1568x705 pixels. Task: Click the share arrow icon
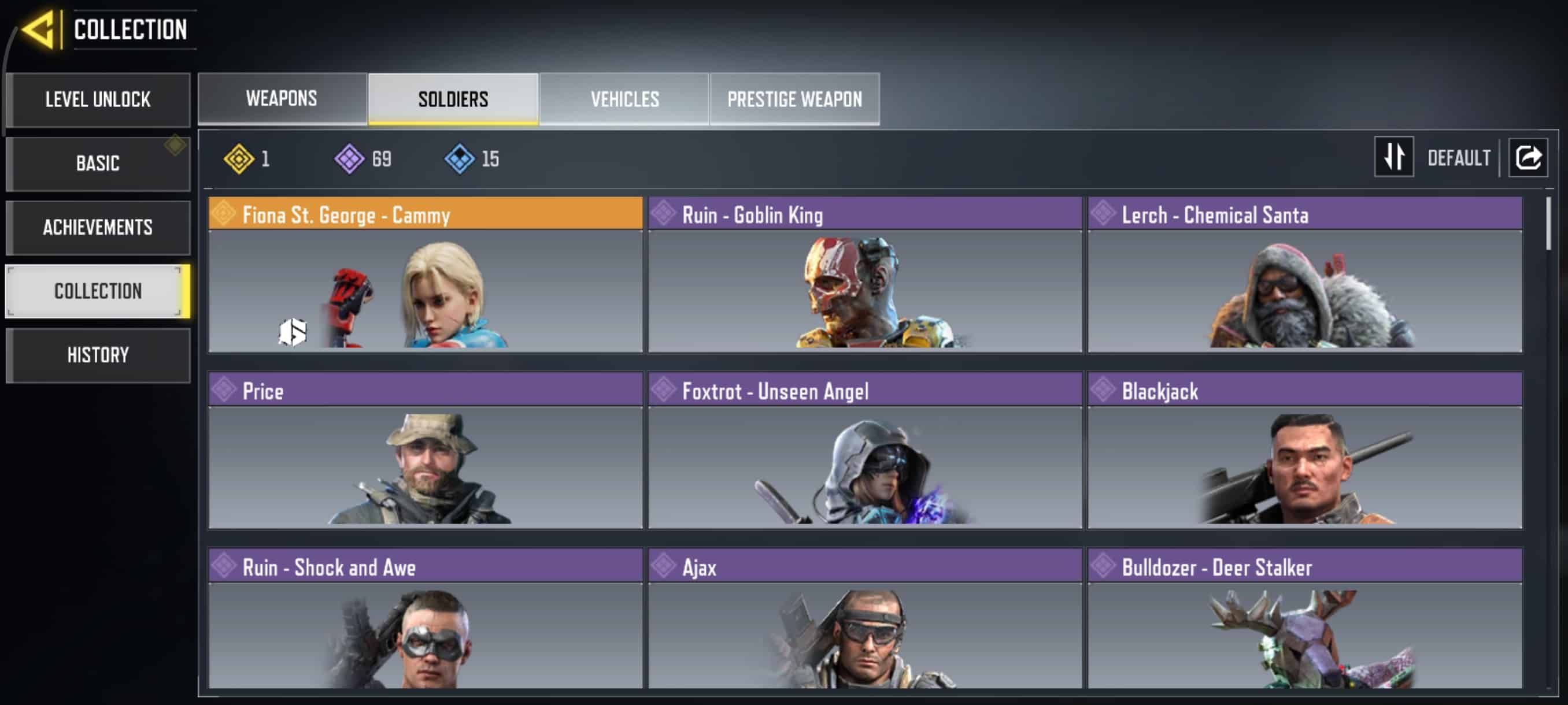coord(1528,157)
